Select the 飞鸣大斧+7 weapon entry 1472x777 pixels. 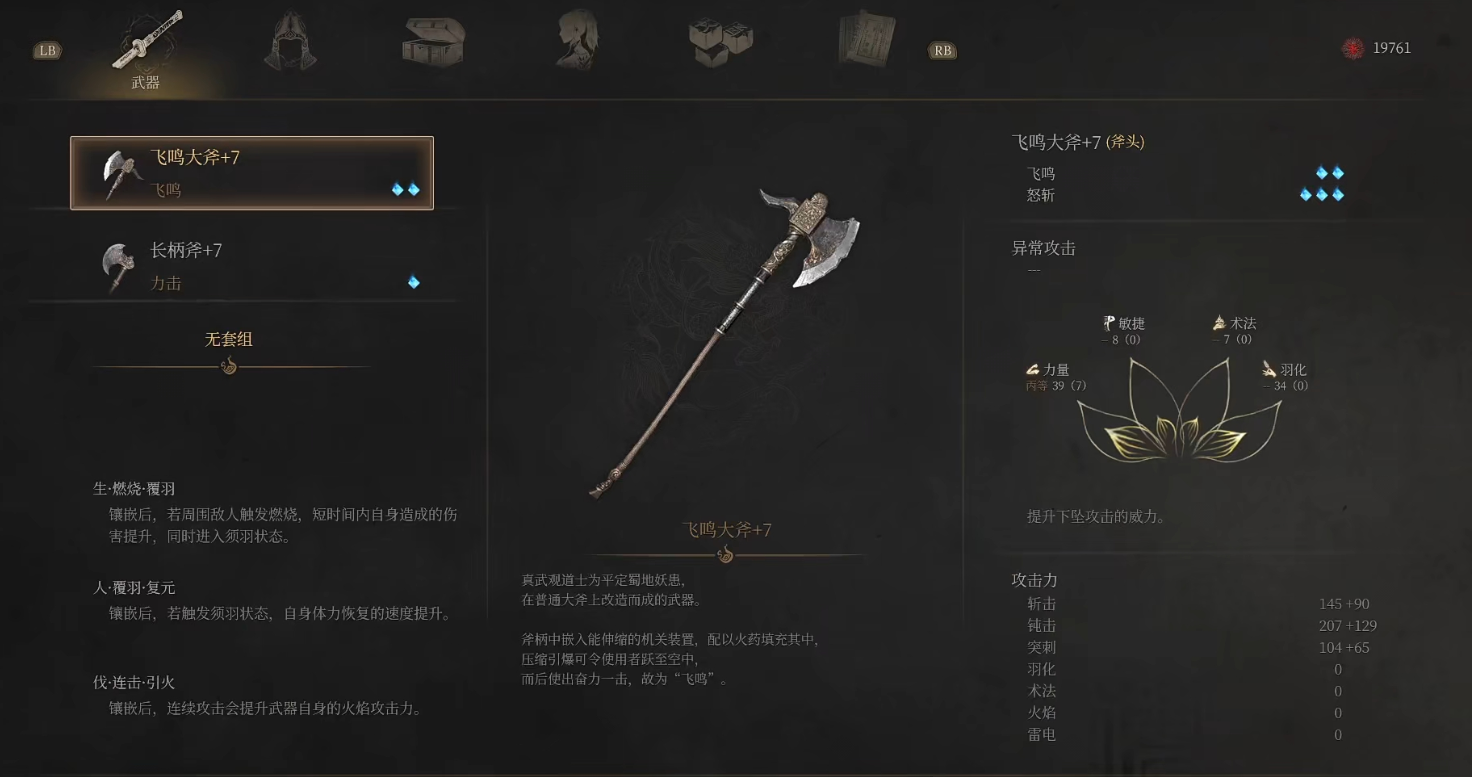(250, 170)
